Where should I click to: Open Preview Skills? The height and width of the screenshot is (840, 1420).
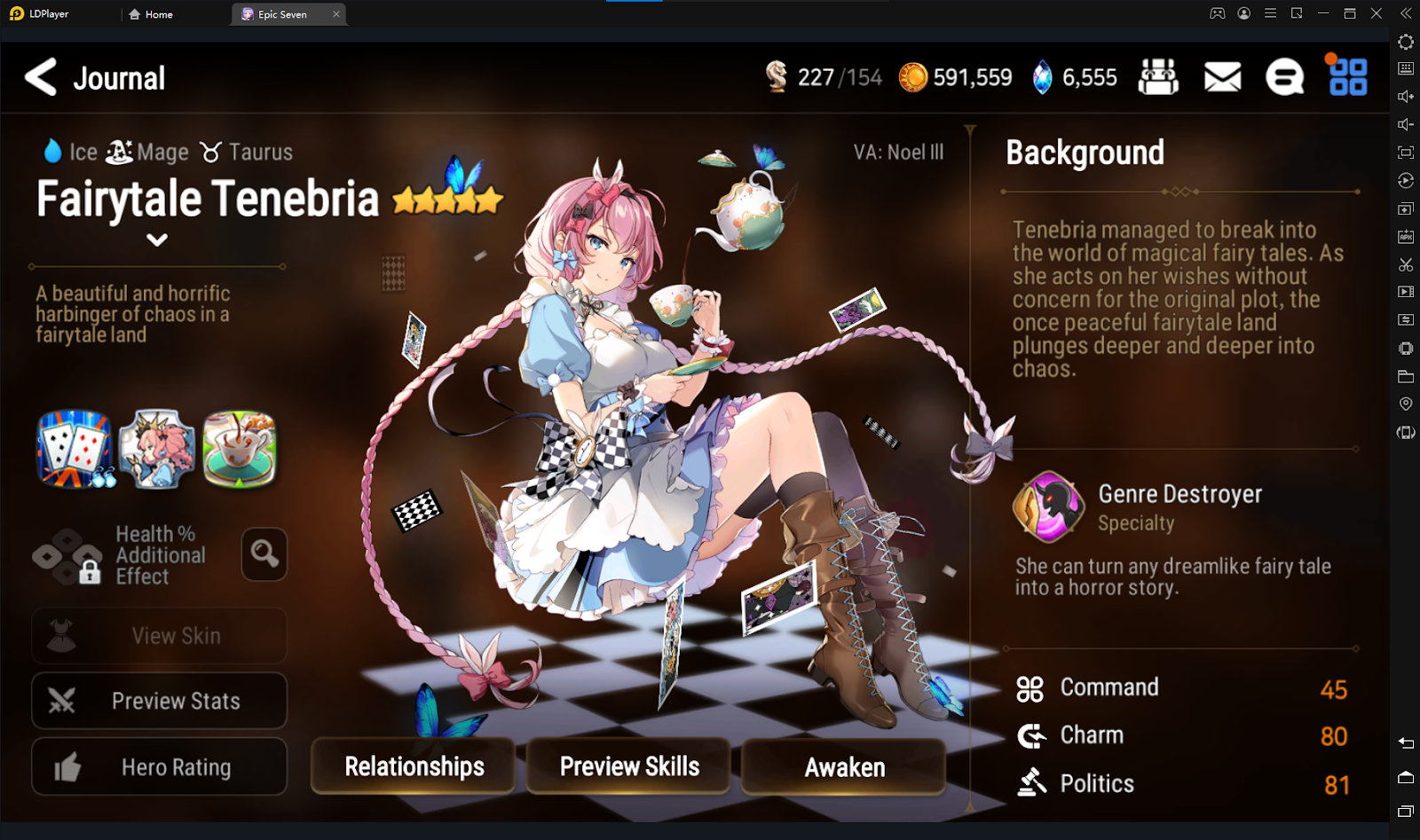[x=629, y=766]
